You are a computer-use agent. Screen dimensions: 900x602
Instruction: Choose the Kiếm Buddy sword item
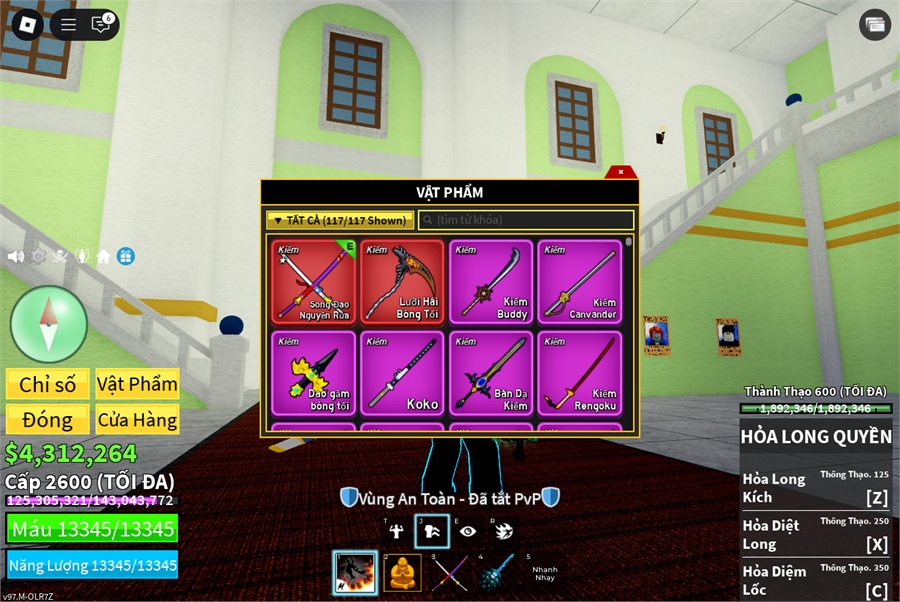[x=490, y=281]
